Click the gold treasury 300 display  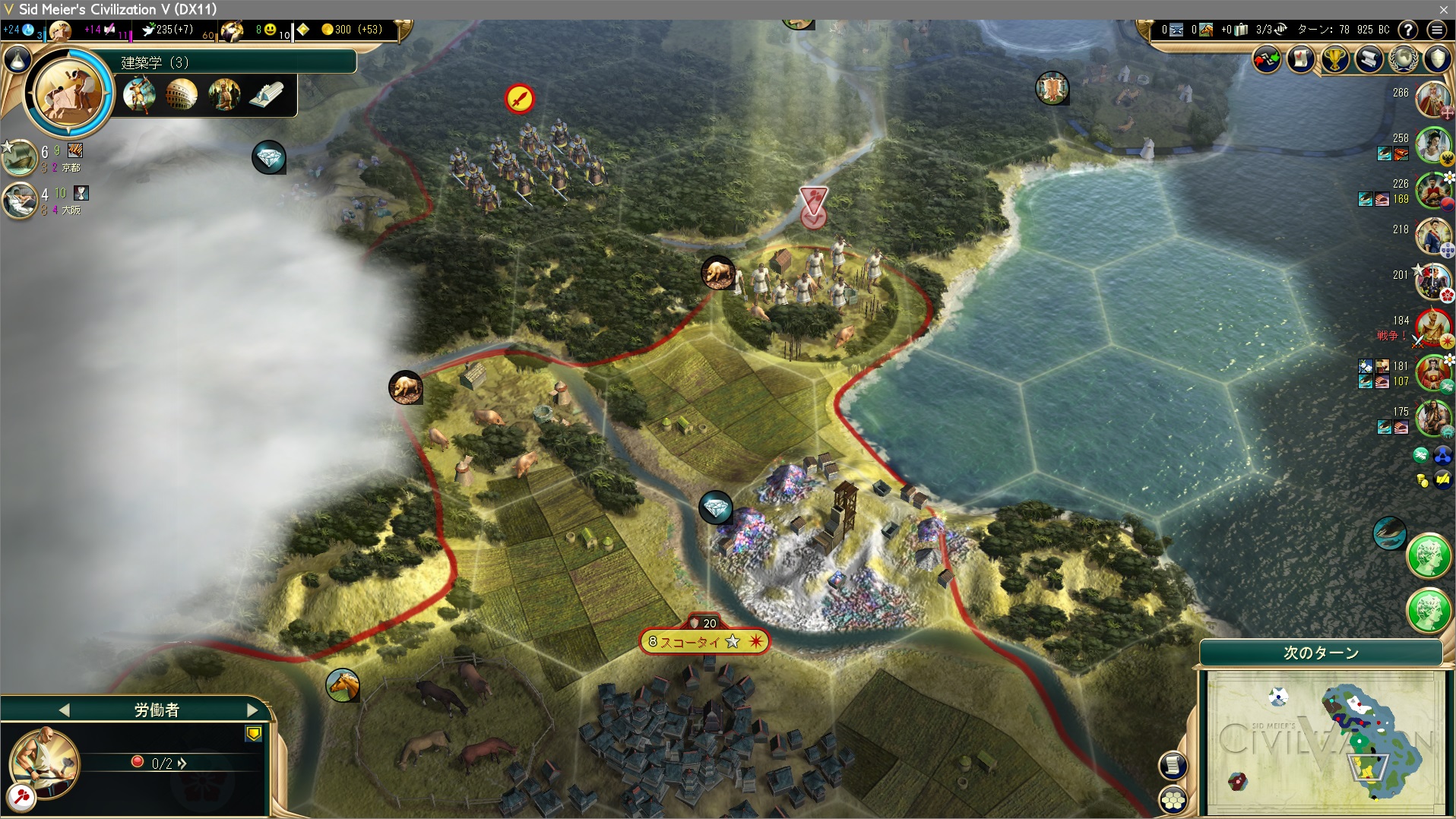click(351, 30)
